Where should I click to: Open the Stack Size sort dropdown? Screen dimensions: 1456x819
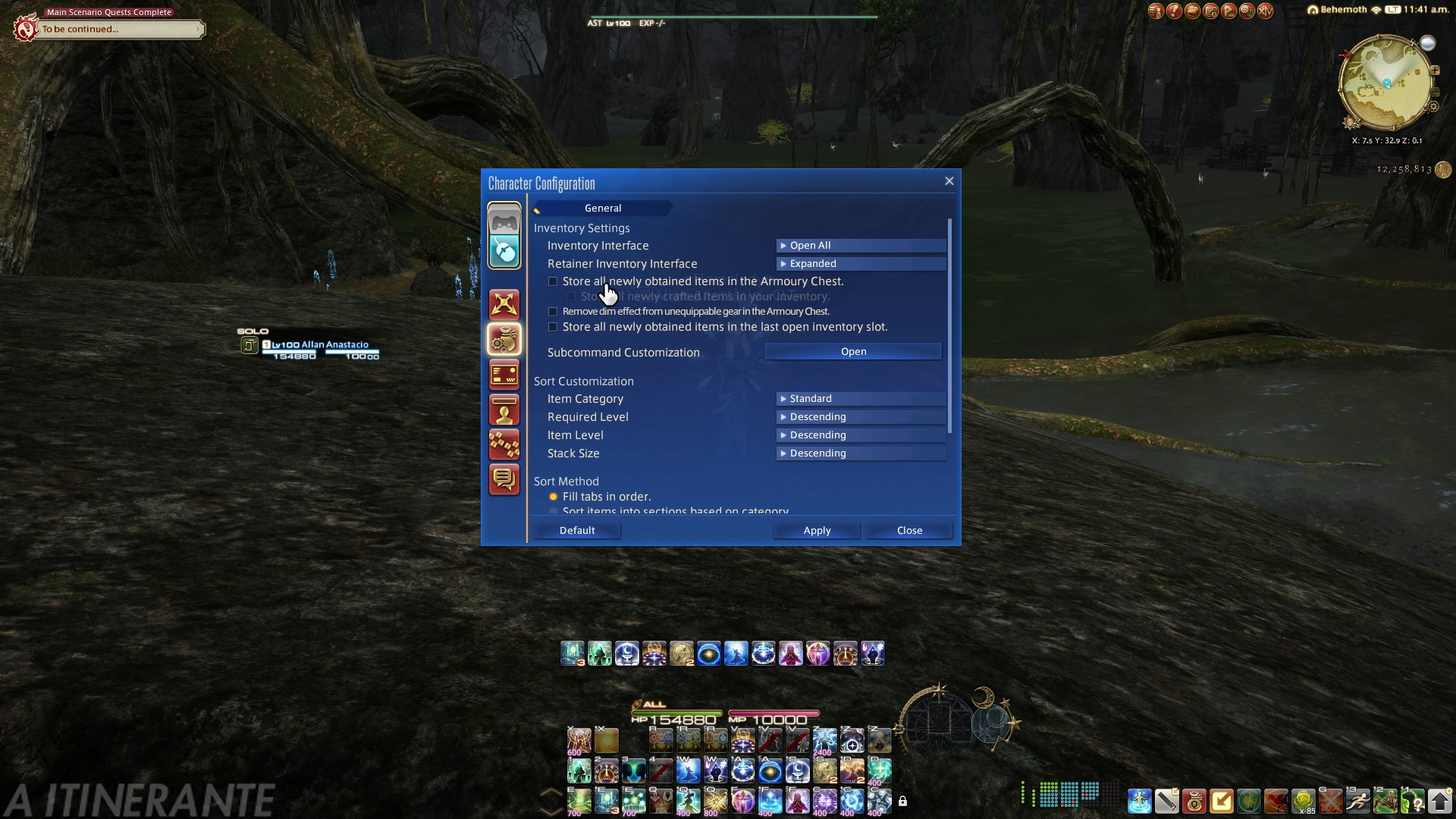pos(861,453)
